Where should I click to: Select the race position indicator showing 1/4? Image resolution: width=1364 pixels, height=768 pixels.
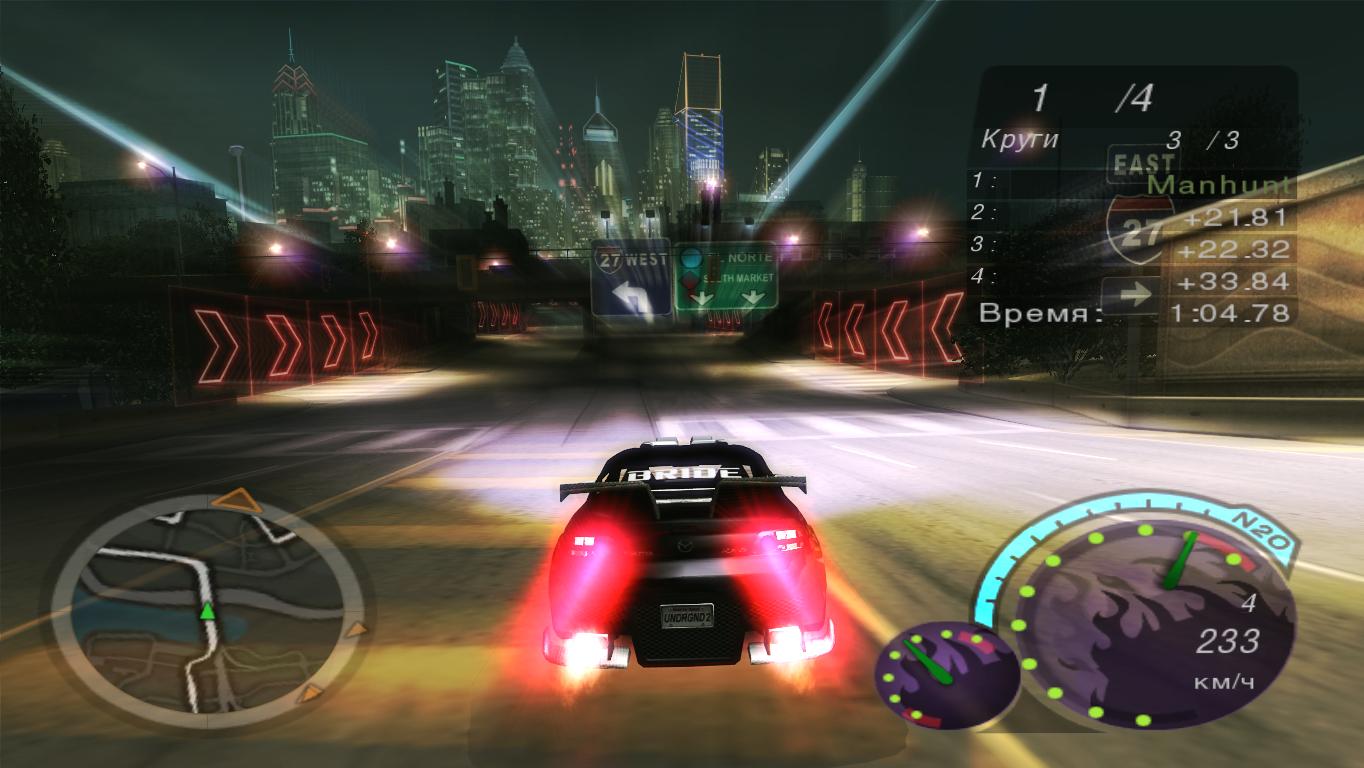pyautogui.click(x=1089, y=97)
